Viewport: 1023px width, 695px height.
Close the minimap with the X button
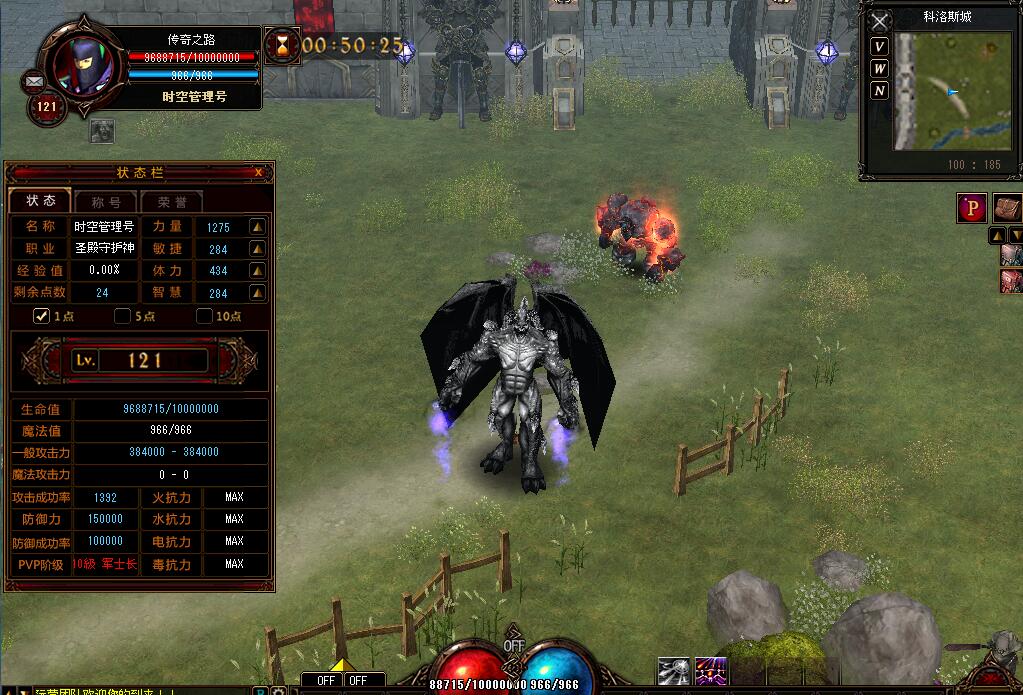click(x=879, y=21)
